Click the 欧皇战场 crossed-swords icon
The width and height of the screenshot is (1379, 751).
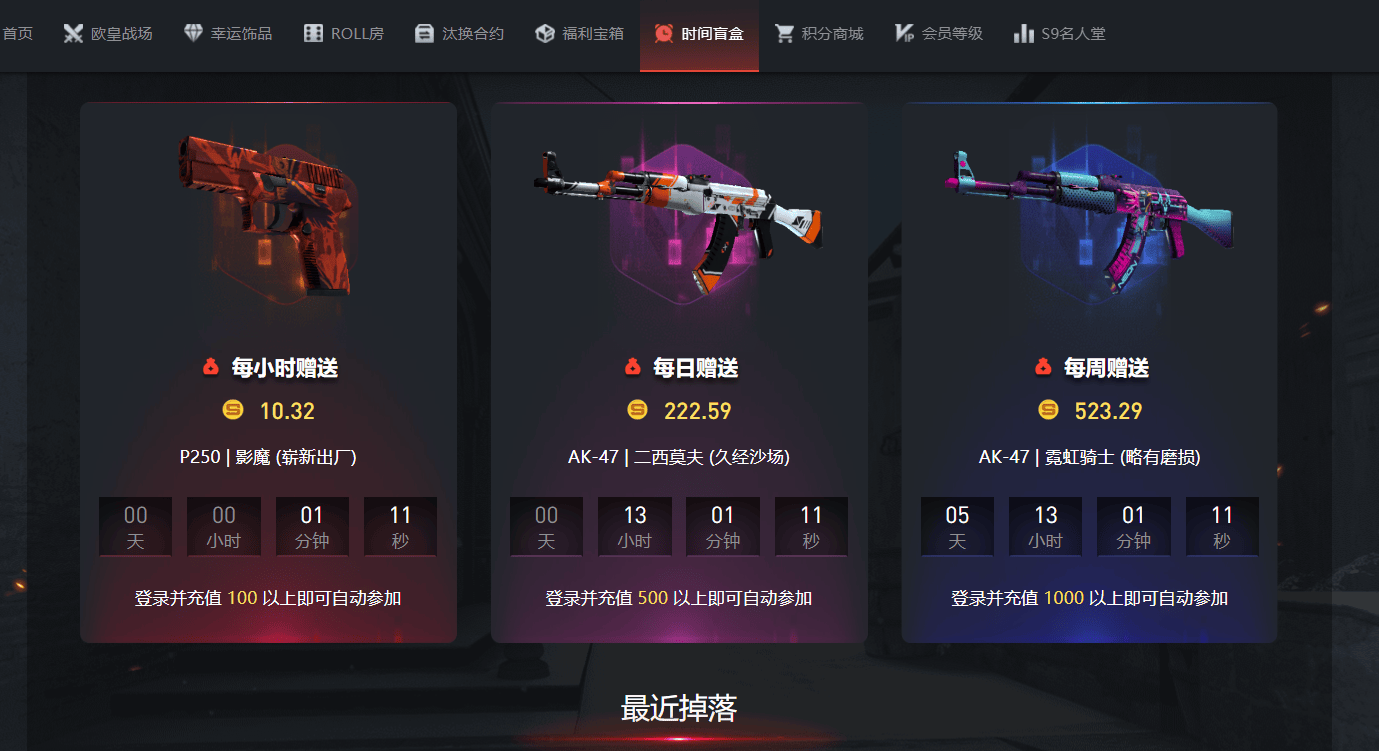(x=74, y=32)
